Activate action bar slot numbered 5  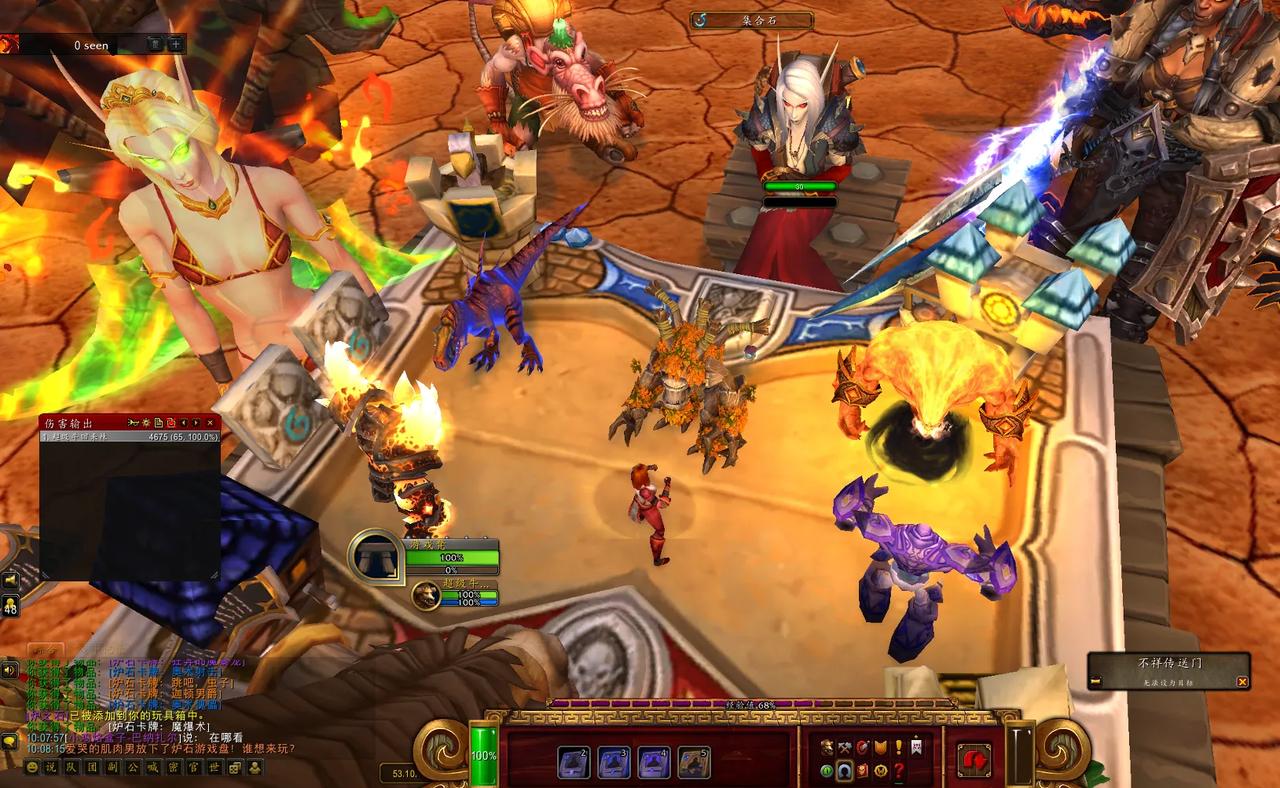(x=694, y=763)
